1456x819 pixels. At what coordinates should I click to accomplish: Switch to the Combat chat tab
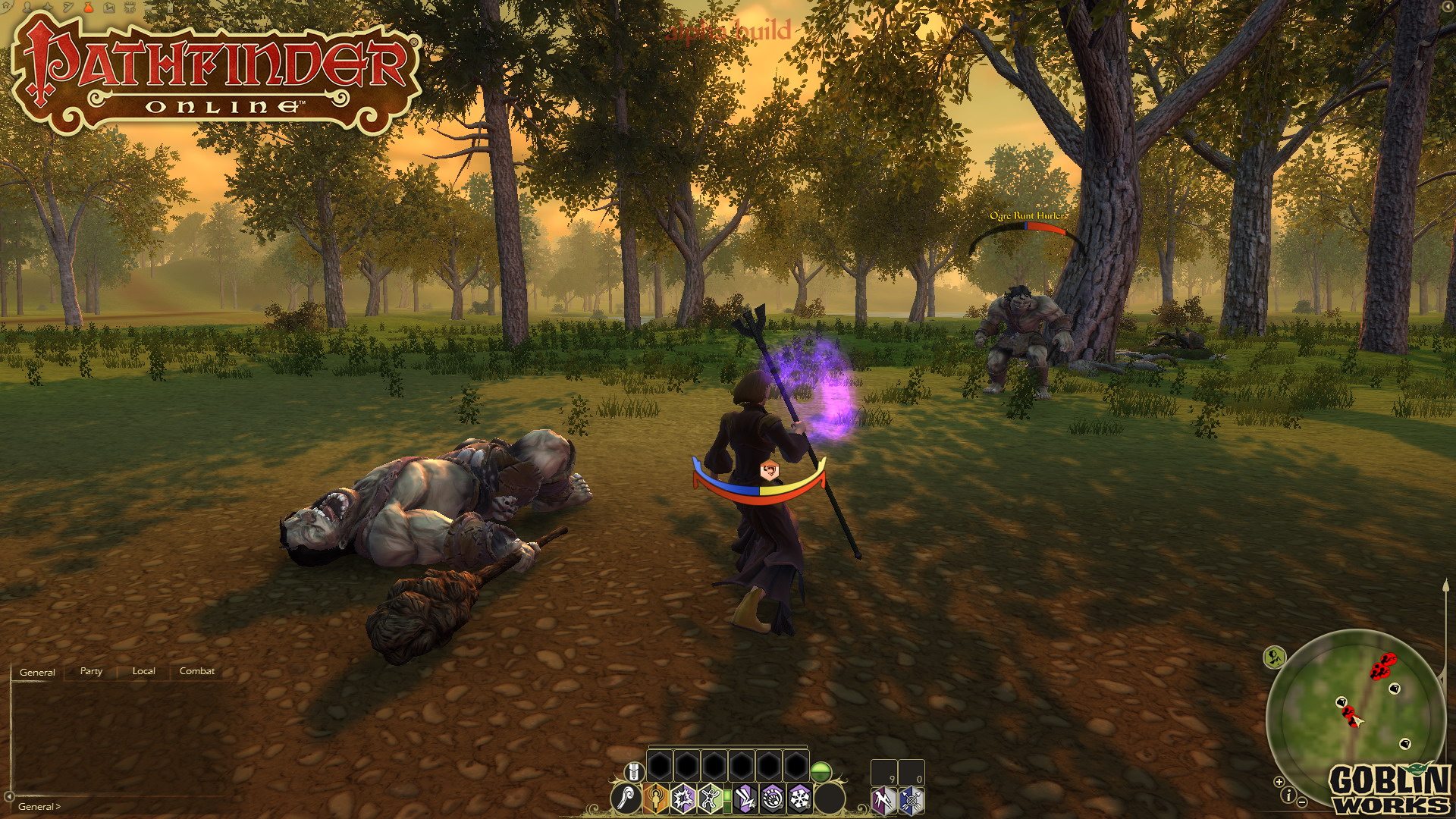(196, 671)
